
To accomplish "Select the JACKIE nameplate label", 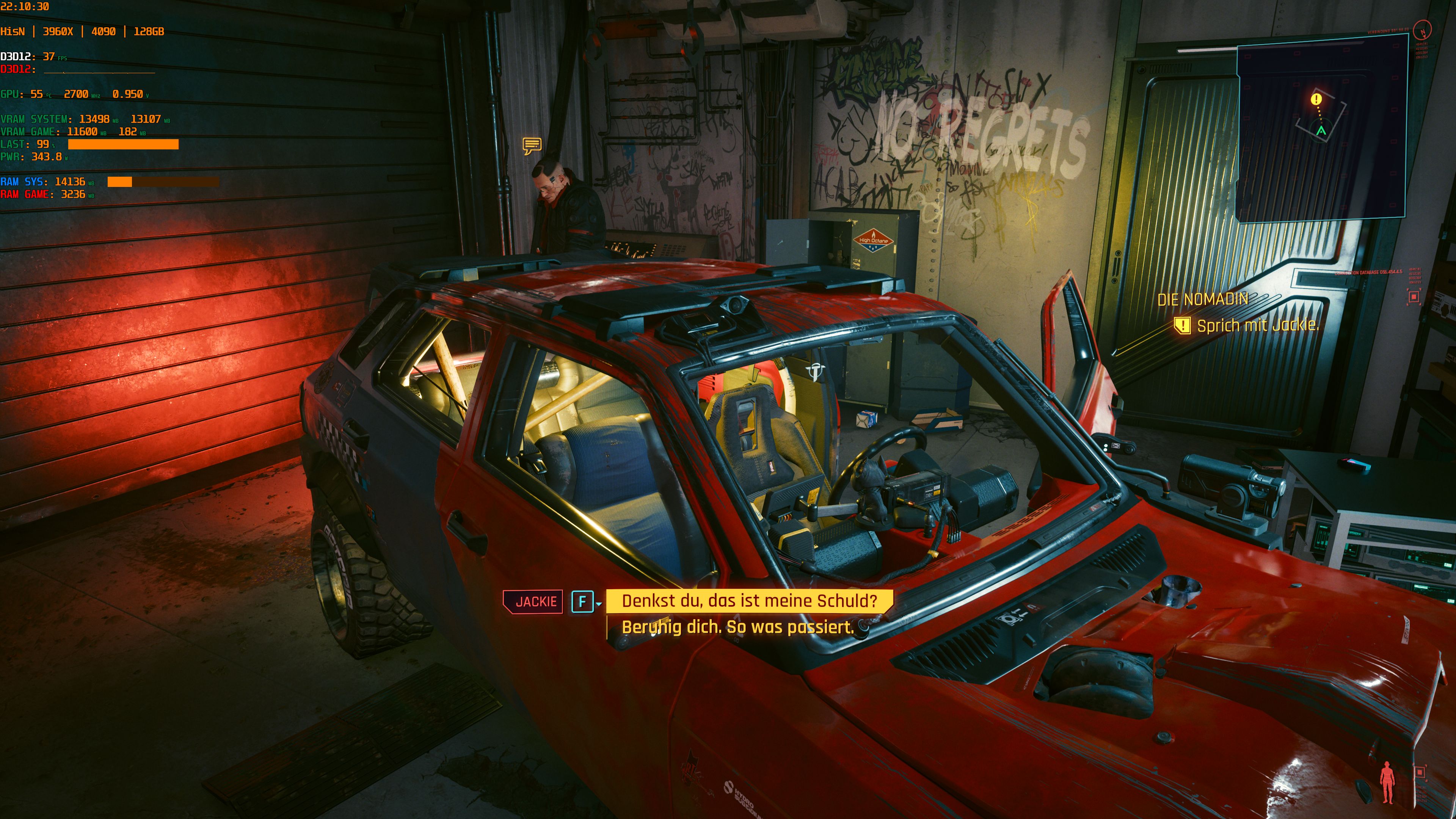I will (533, 601).
